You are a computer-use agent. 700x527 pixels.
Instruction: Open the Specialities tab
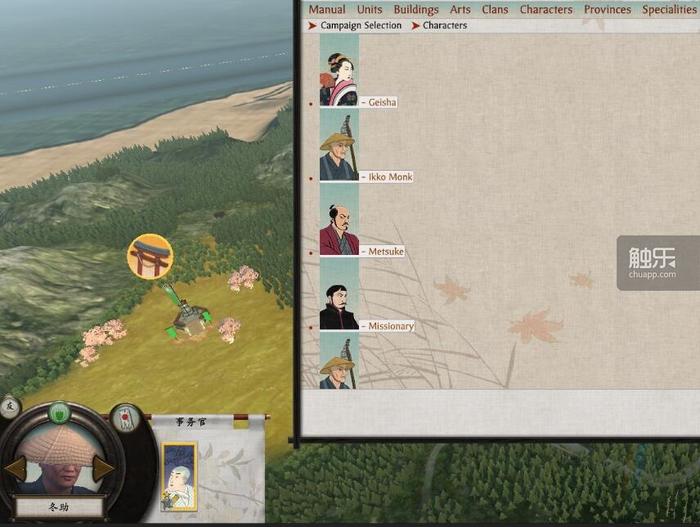(x=669, y=10)
